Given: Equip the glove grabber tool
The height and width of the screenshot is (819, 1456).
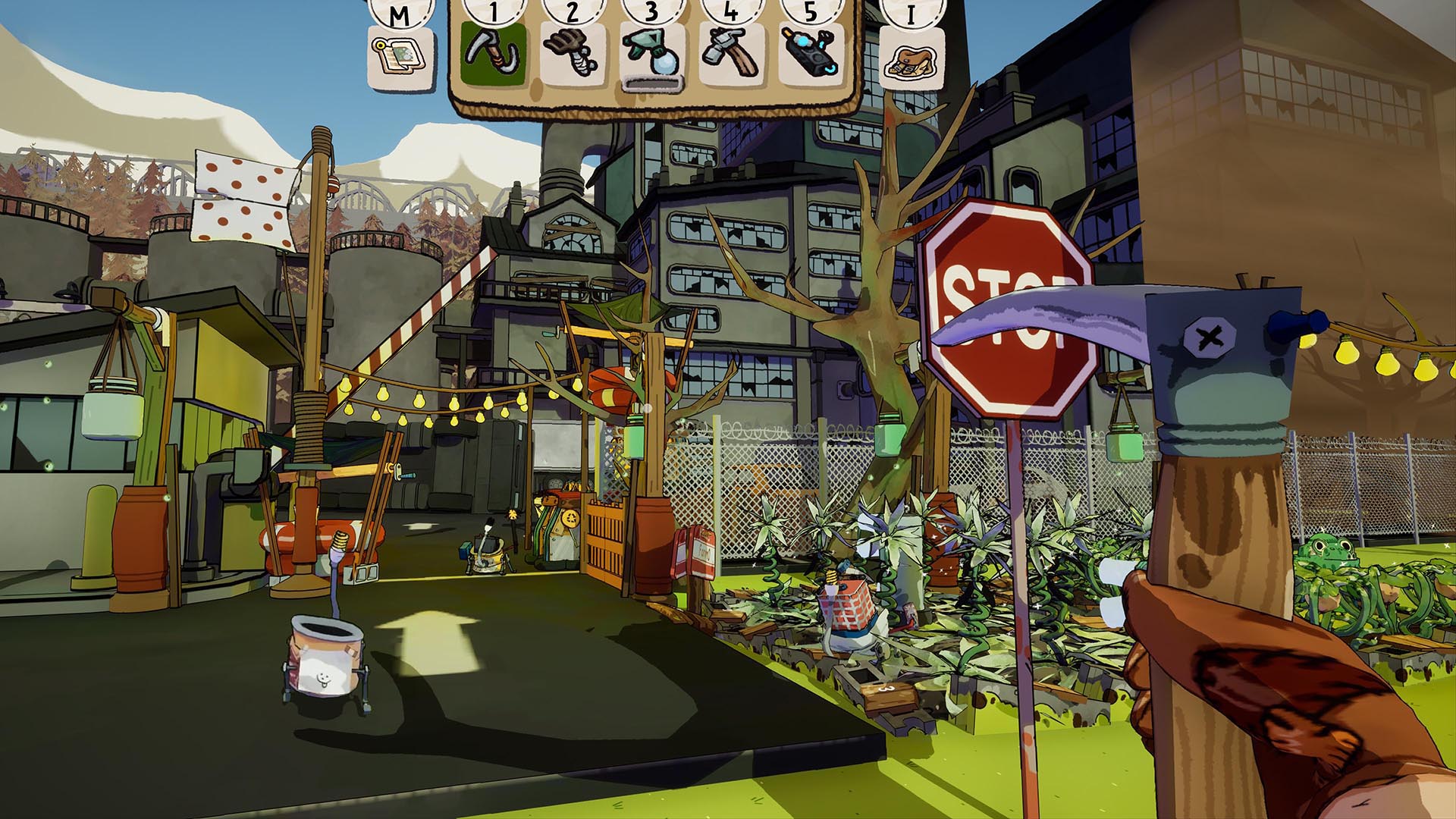Looking at the screenshot, I should [x=573, y=54].
